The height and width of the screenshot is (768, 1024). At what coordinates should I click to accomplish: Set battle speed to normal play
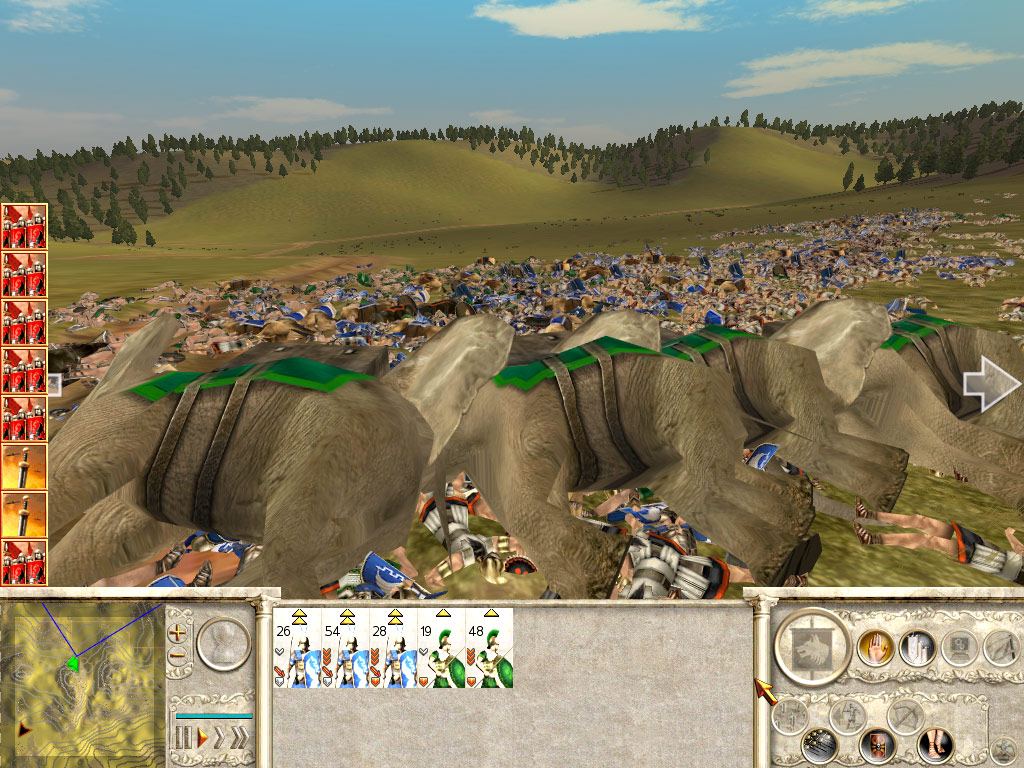click(202, 739)
